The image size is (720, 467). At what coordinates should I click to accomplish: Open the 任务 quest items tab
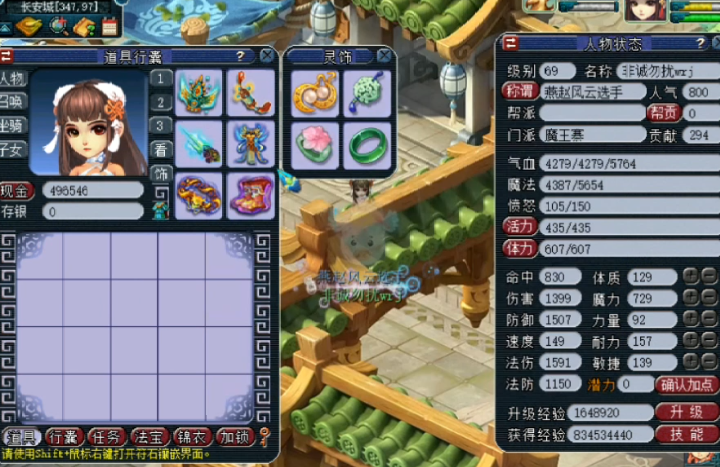[x=106, y=437]
